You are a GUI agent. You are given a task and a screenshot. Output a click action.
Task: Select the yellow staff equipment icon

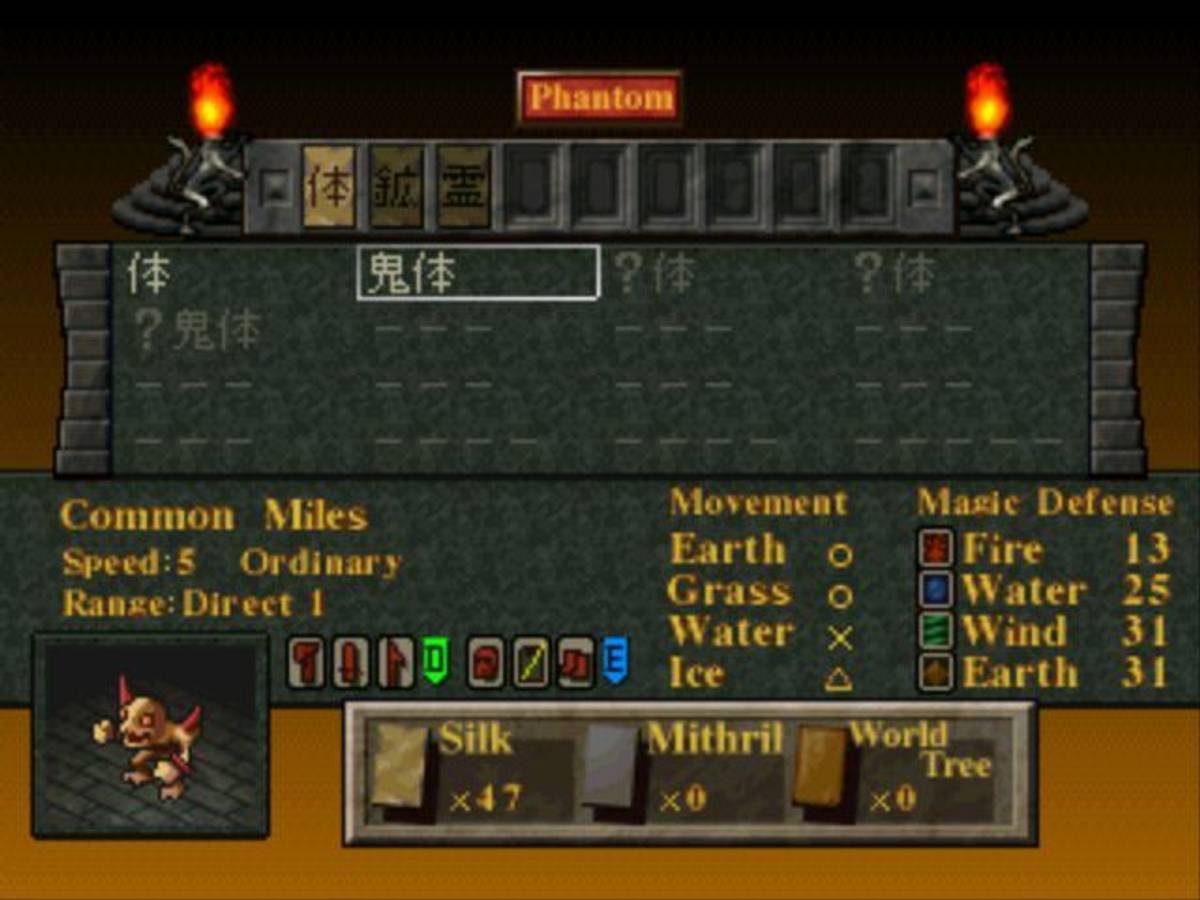point(530,663)
